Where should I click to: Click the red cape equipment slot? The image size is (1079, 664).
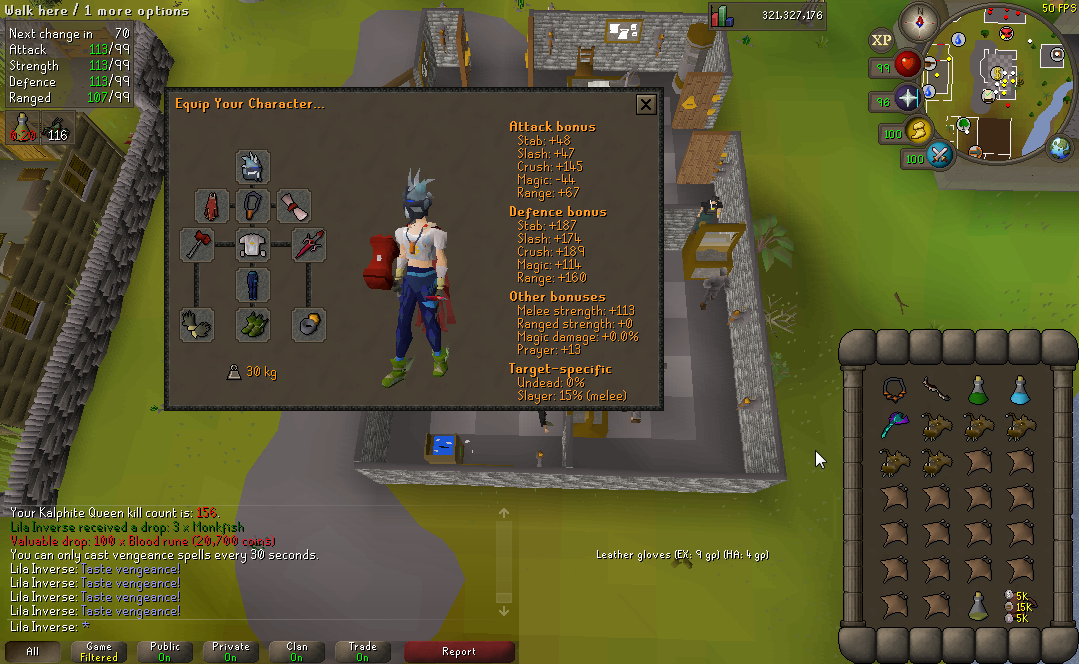(x=211, y=206)
